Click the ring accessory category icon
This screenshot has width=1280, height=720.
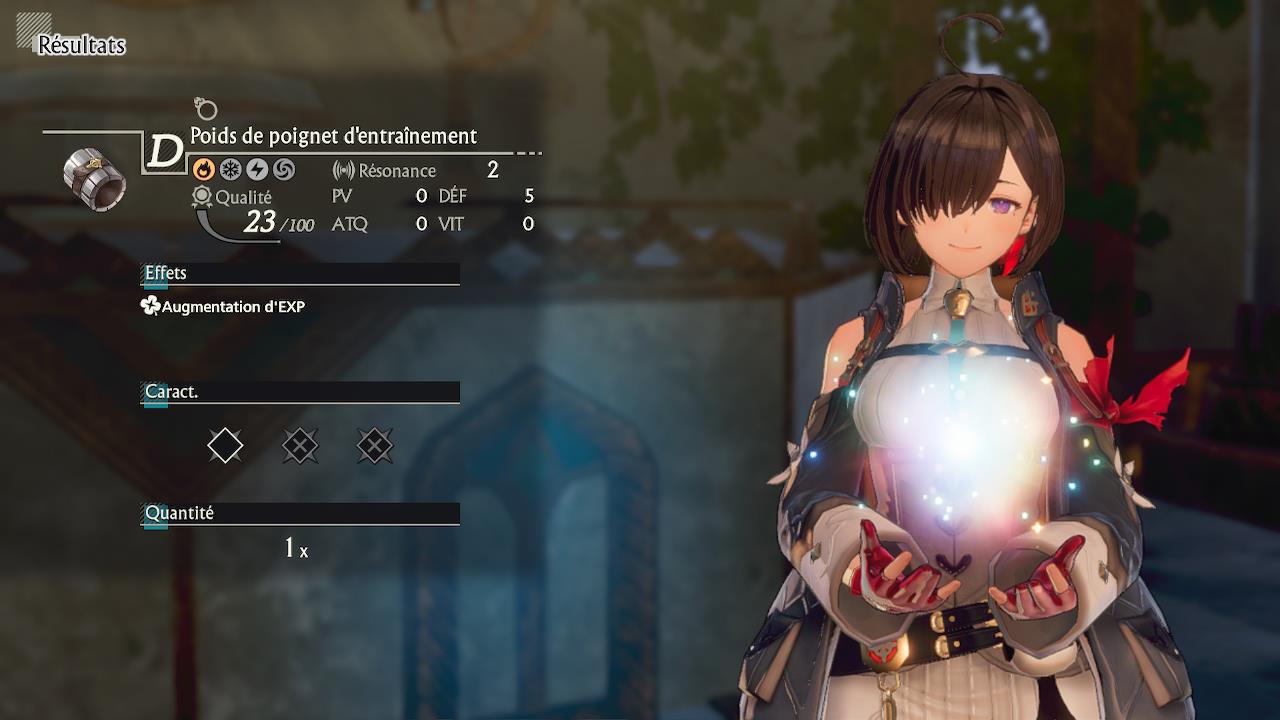point(206,108)
